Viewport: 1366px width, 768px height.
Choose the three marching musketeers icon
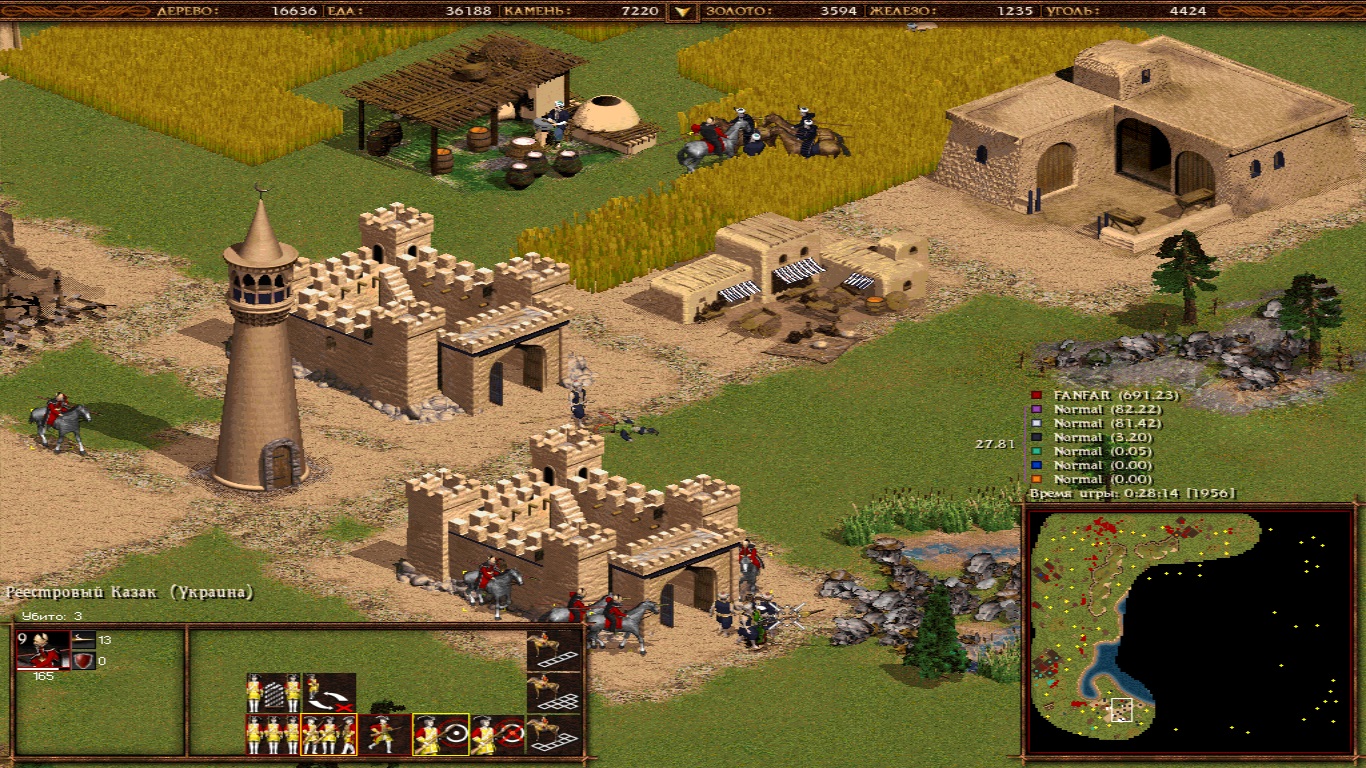[x=329, y=735]
